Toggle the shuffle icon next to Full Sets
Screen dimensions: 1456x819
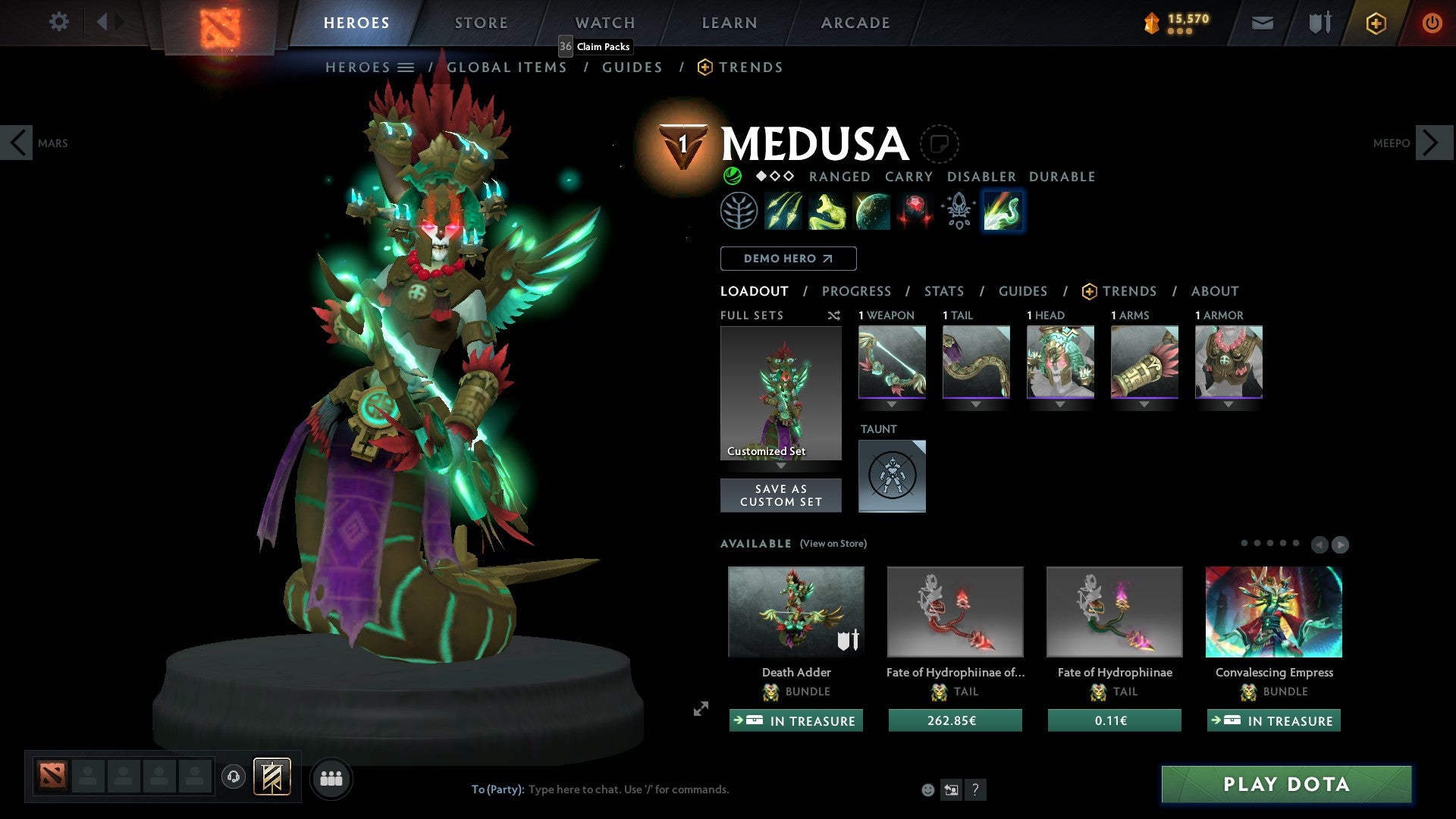click(834, 315)
